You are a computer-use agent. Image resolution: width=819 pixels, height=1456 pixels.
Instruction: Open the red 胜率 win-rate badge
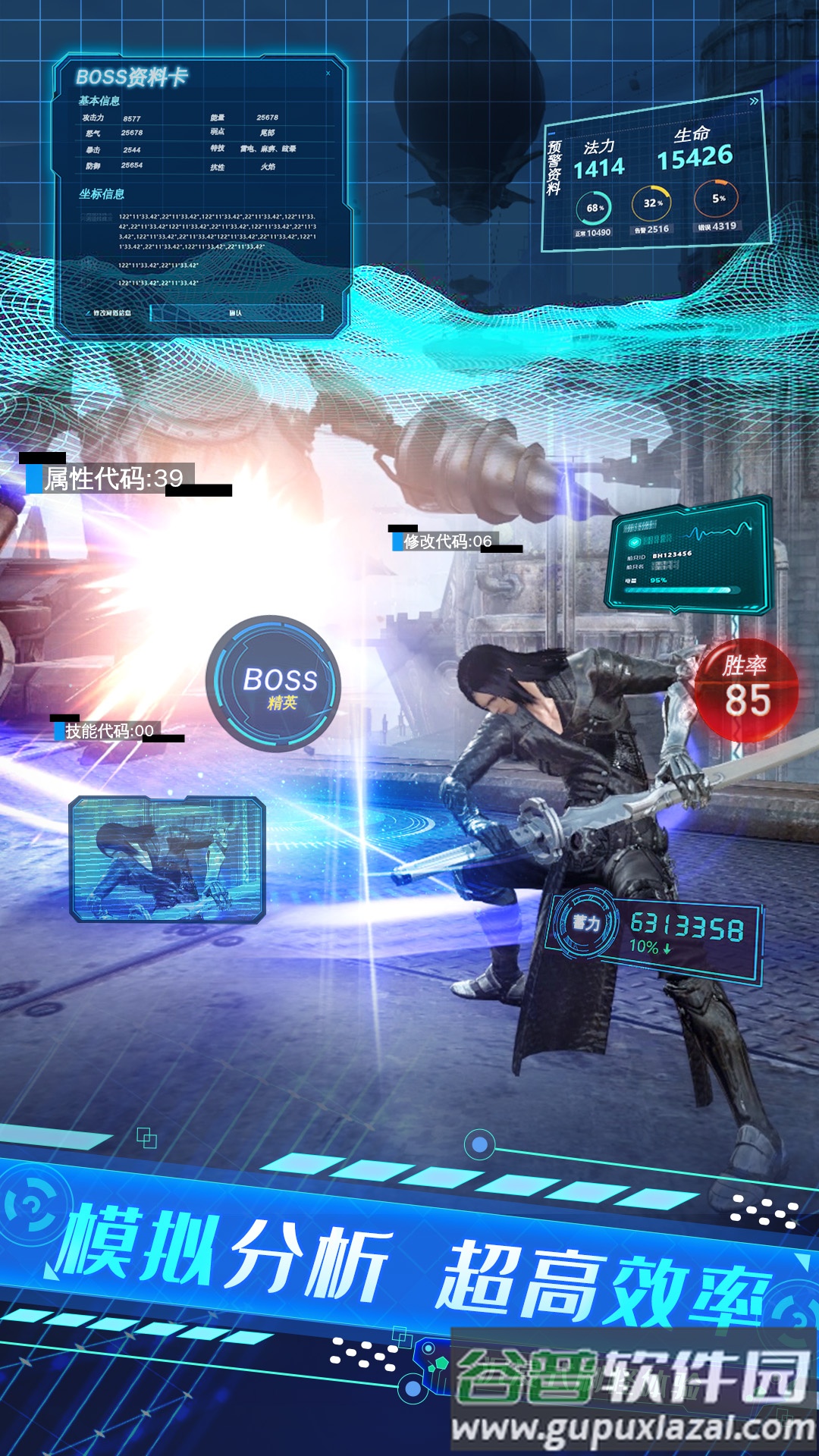(746, 690)
